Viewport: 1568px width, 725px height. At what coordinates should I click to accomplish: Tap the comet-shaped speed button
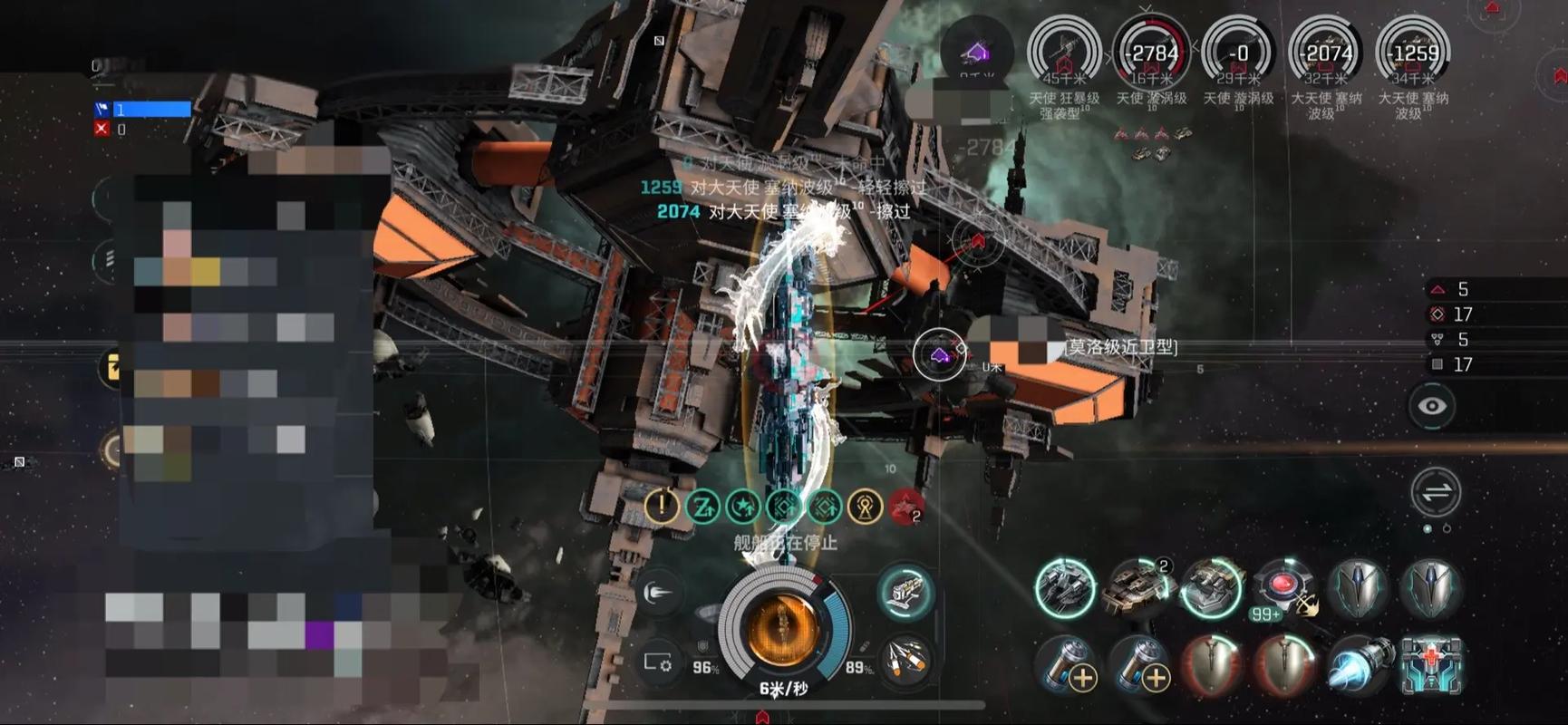pyautogui.click(x=658, y=594)
